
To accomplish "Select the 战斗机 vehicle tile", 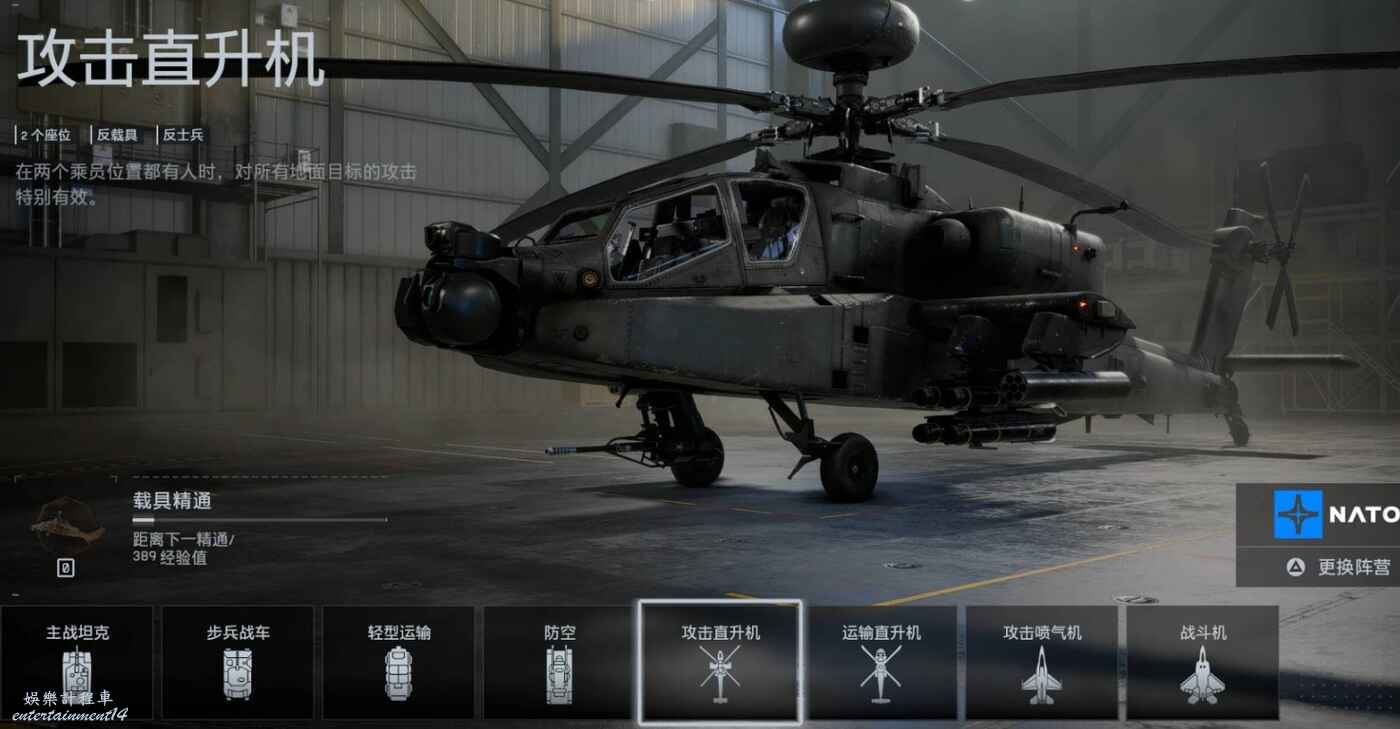I will 1203,661.
